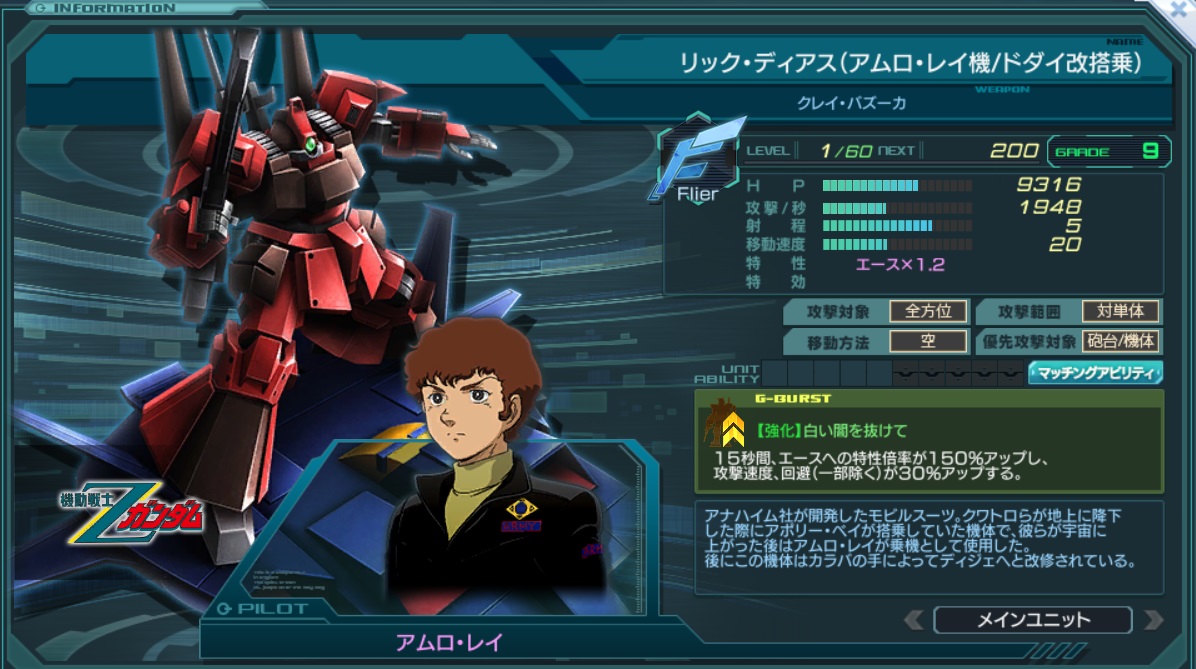Show next unit with right arrow
This screenshot has width=1196, height=669.
pos(1153,620)
